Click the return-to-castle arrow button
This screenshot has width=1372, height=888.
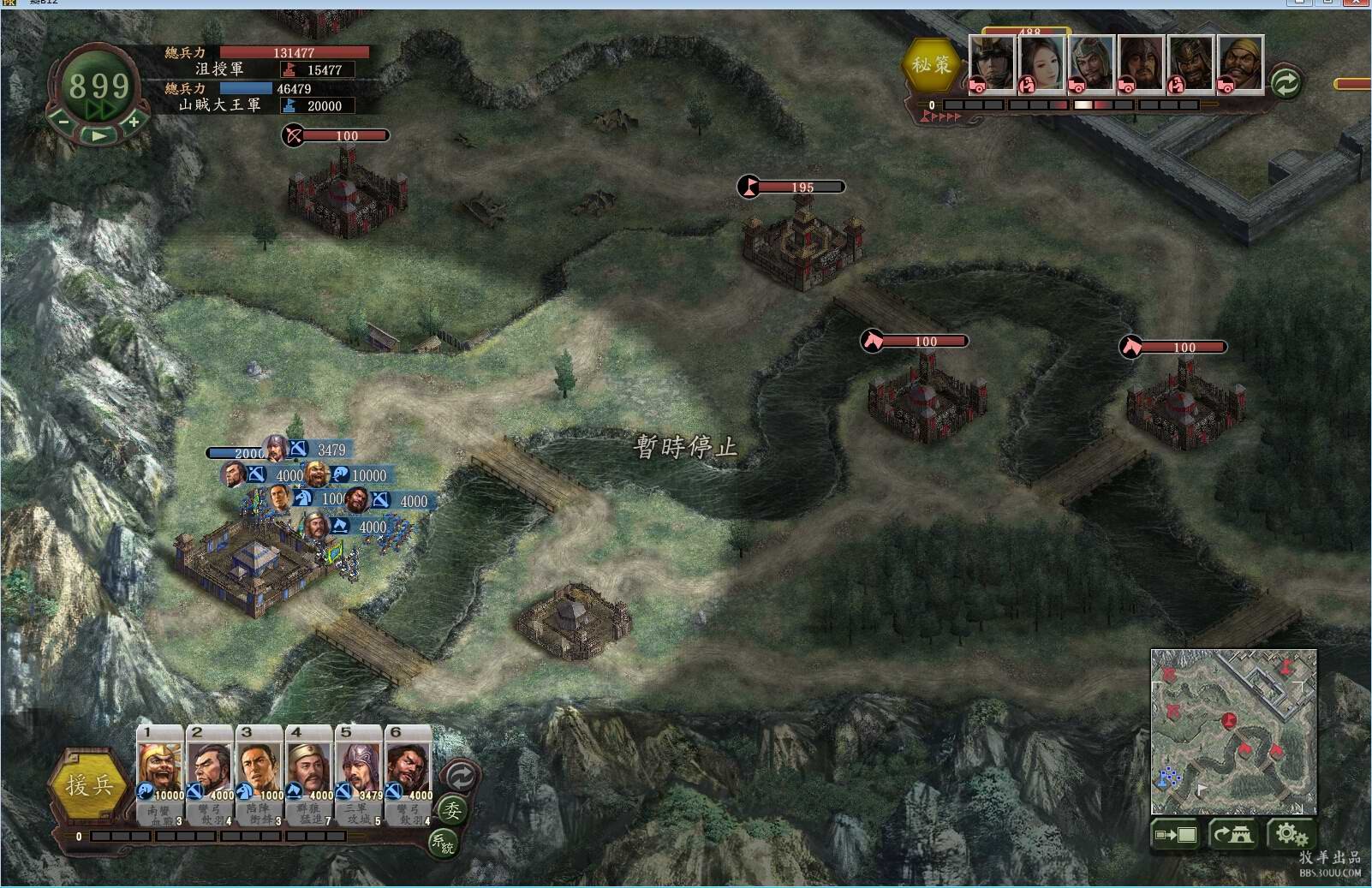(1232, 834)
